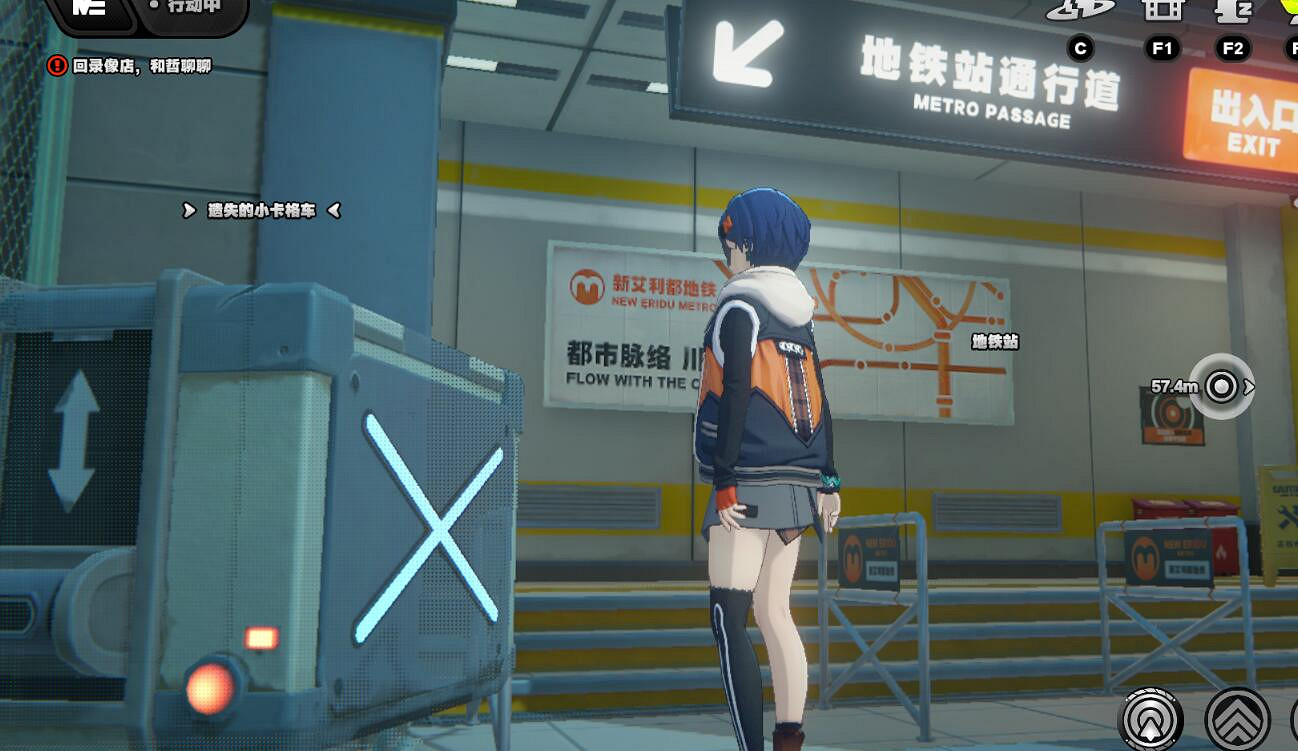This screenshot has height=751, width=1298.
Task: Click the yellow icon at top right edge
Action: tap(1292, 12)
